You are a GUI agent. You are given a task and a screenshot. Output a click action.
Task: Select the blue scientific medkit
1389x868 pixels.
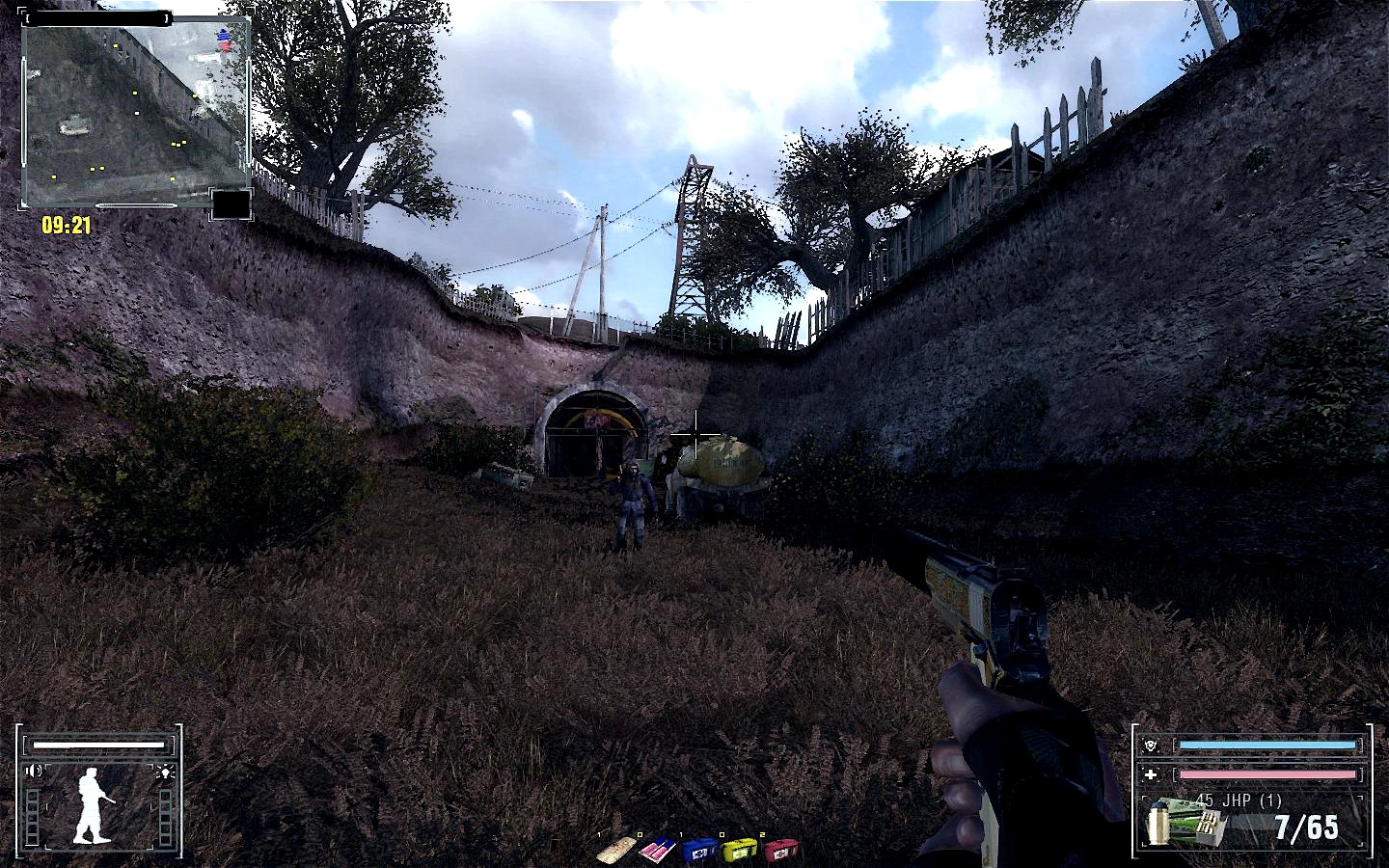[699, 851]
